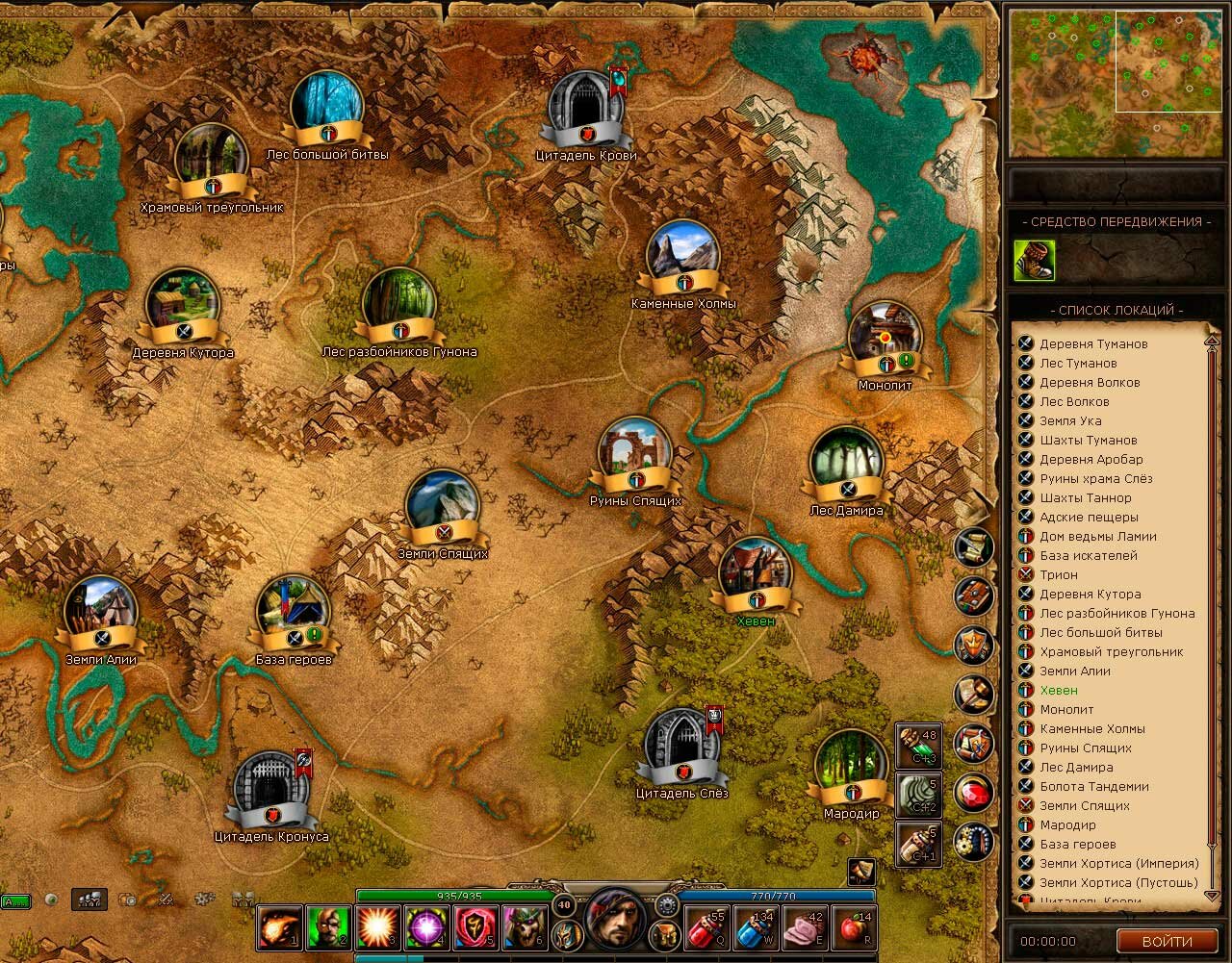Select the boot movement method icon

point(1034,261)
